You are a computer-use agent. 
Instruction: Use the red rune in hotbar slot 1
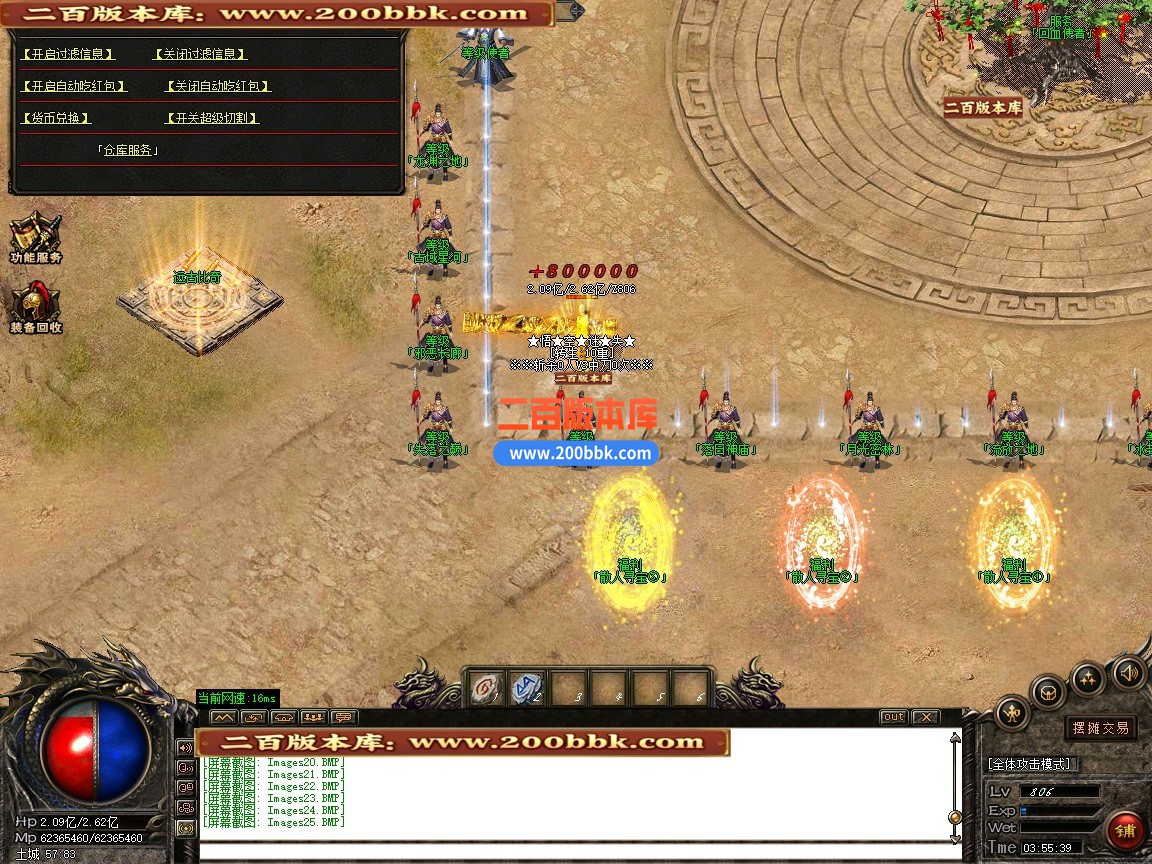coord(487,688)
